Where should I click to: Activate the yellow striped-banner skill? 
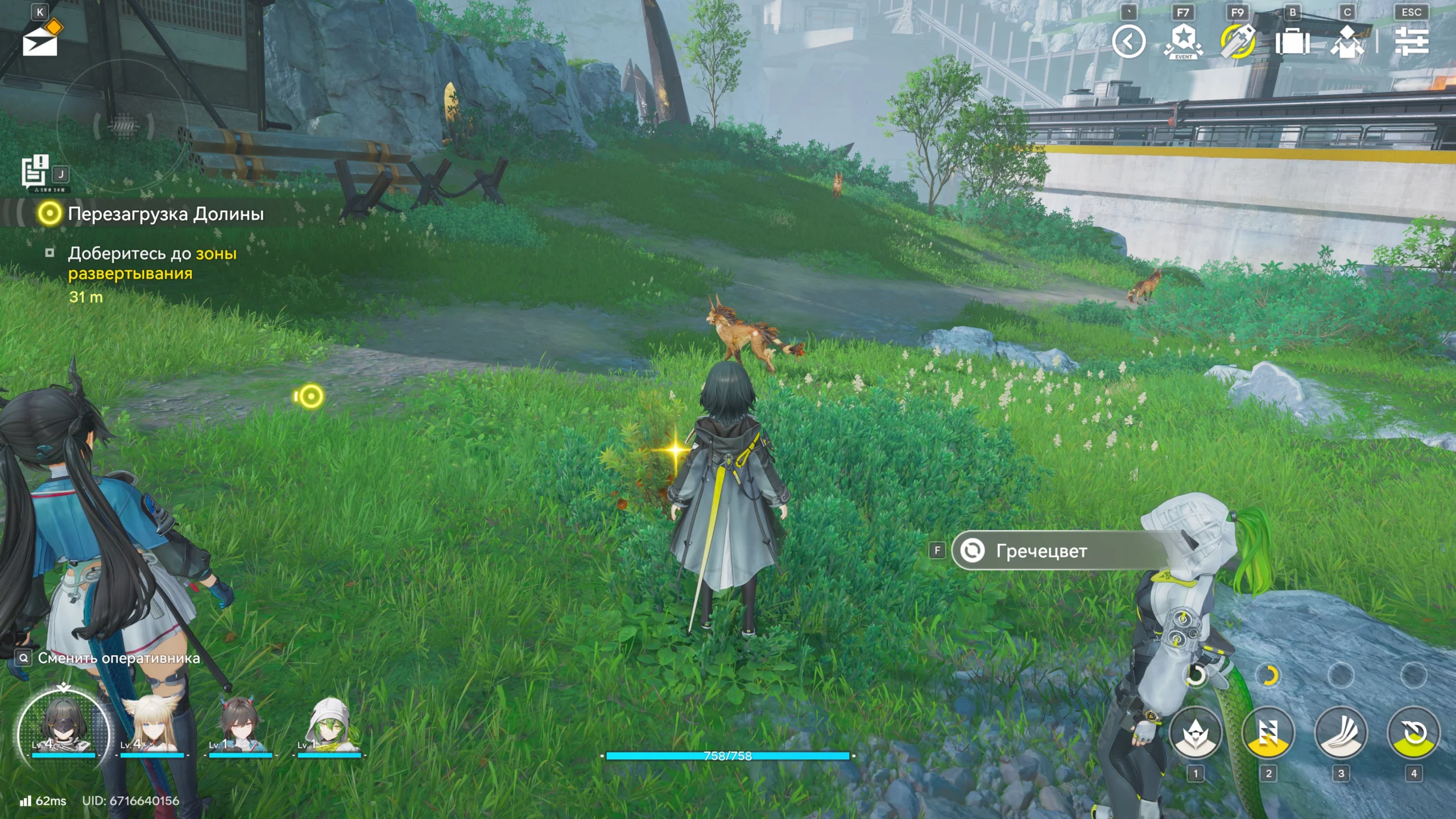tap(1268, 733)
